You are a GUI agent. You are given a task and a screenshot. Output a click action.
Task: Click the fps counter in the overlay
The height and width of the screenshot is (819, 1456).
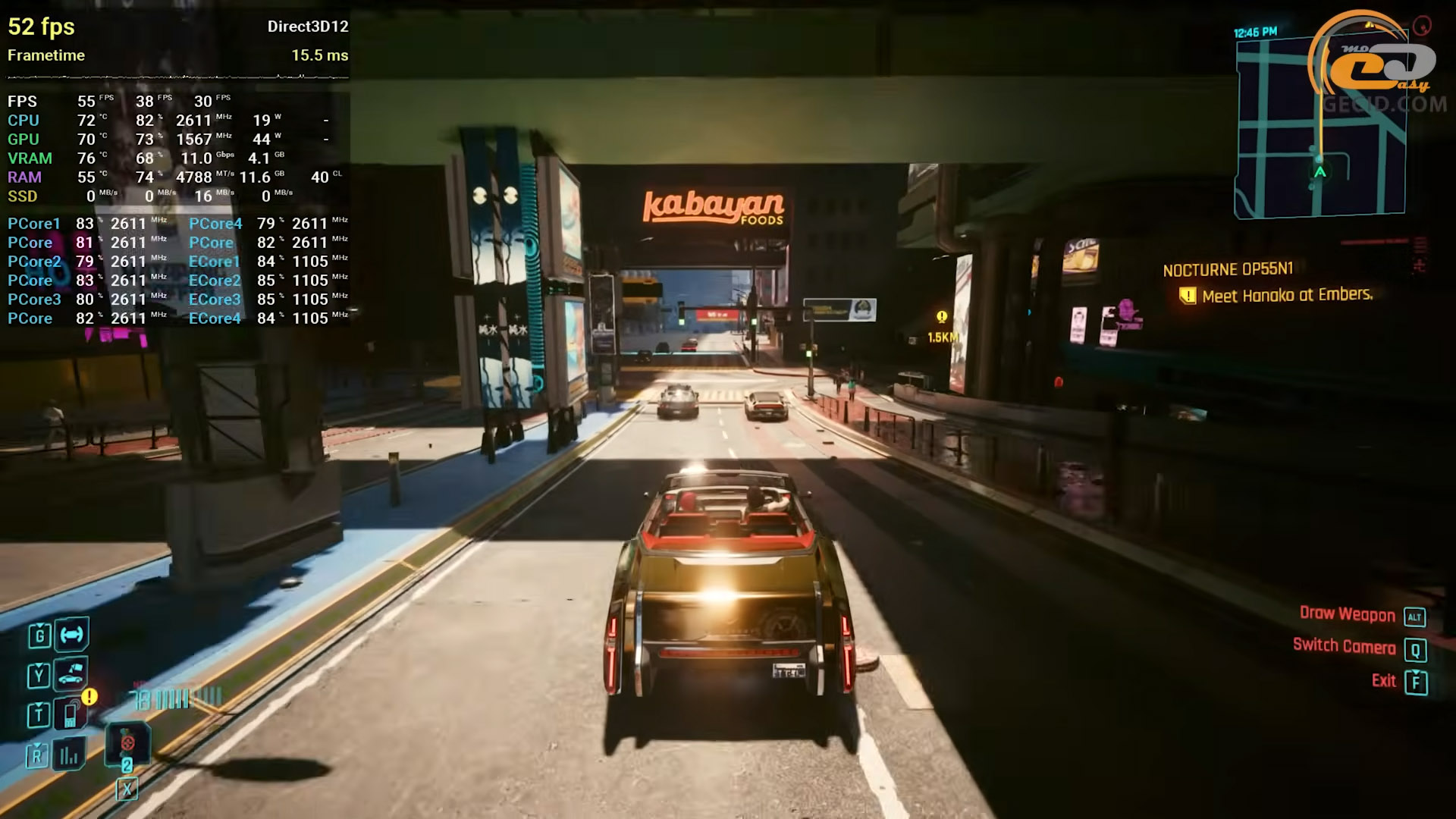[41, 27]
